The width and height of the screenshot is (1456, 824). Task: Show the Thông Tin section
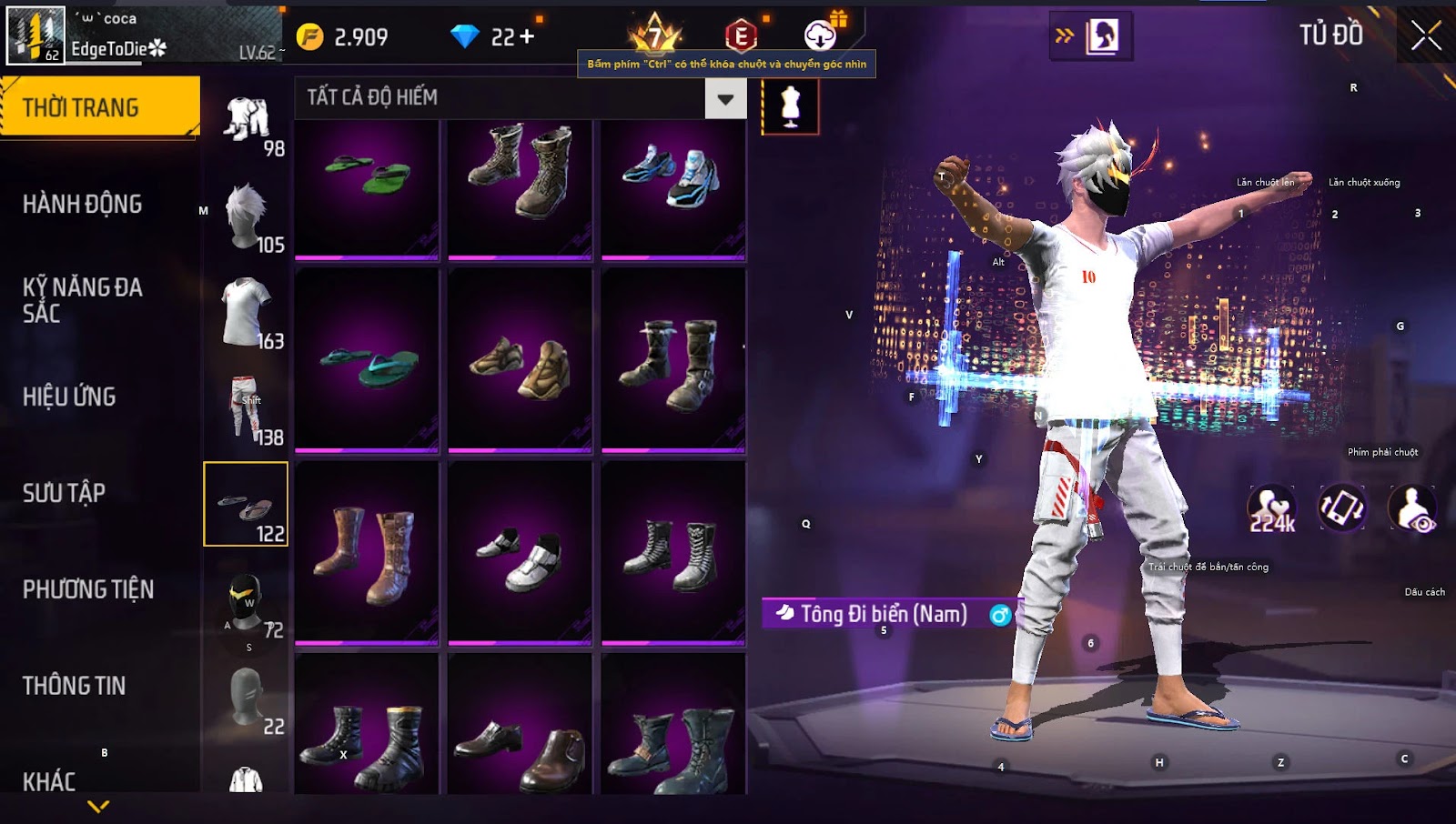click(x=74, y=686)
